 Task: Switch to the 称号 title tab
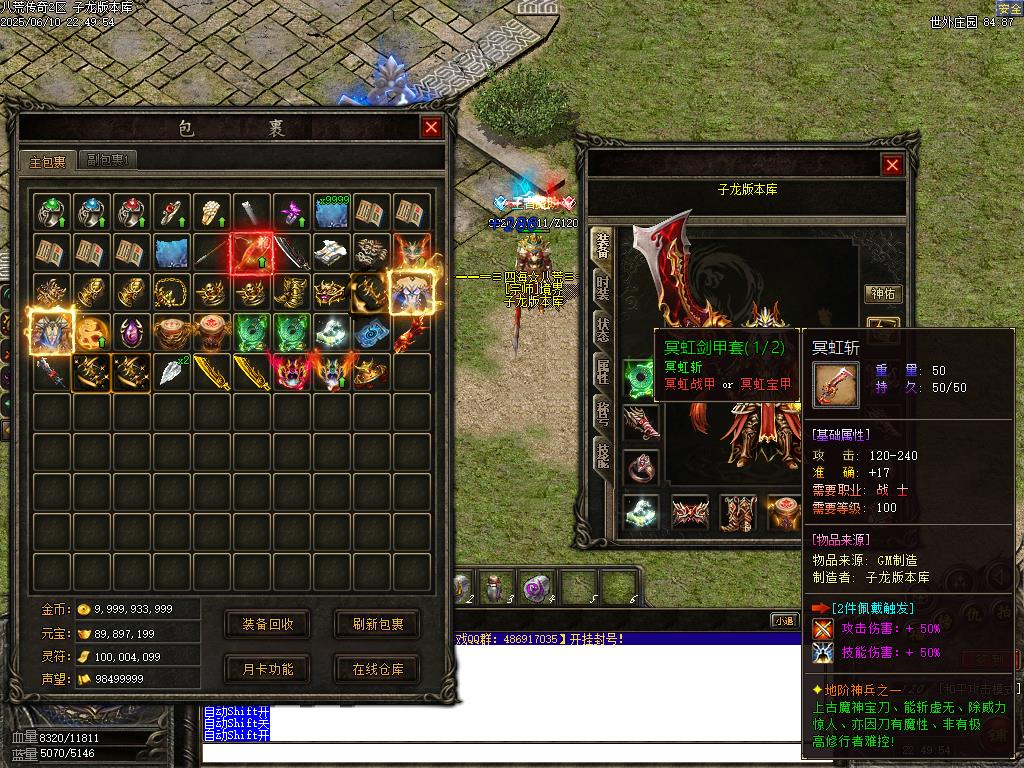[x=602, y=413]
